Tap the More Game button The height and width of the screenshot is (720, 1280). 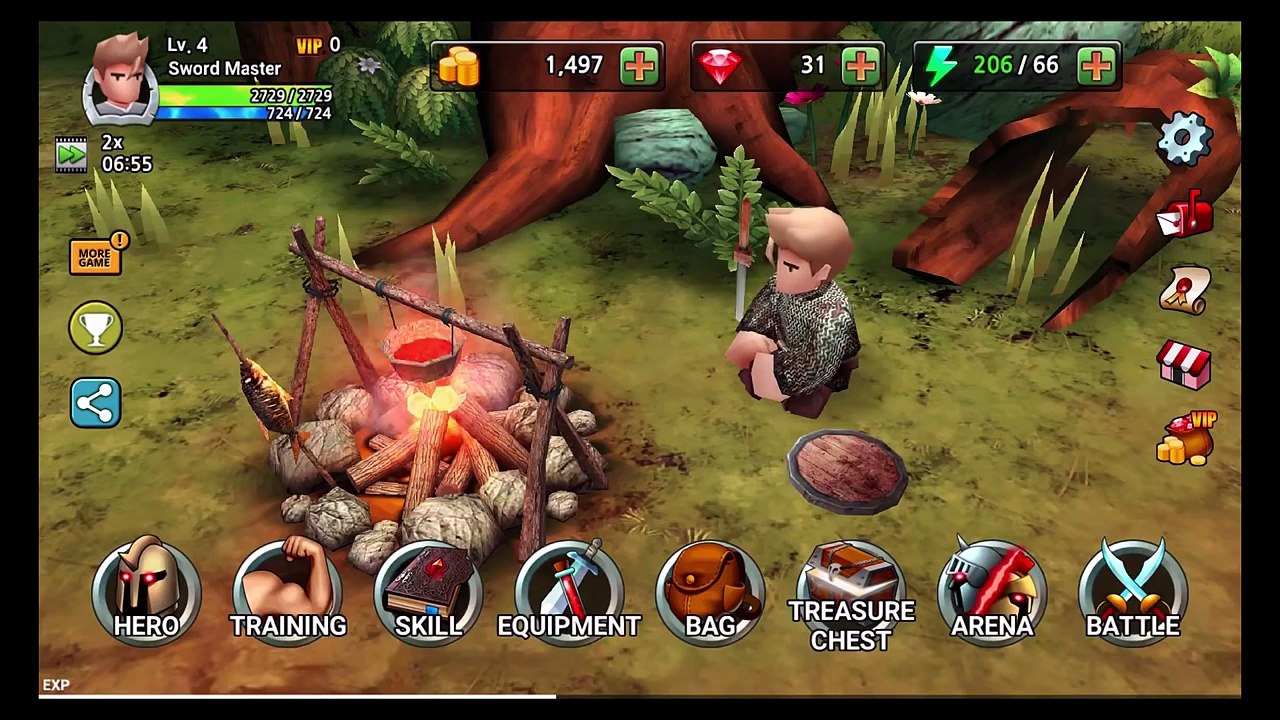(x=96, y=255)
